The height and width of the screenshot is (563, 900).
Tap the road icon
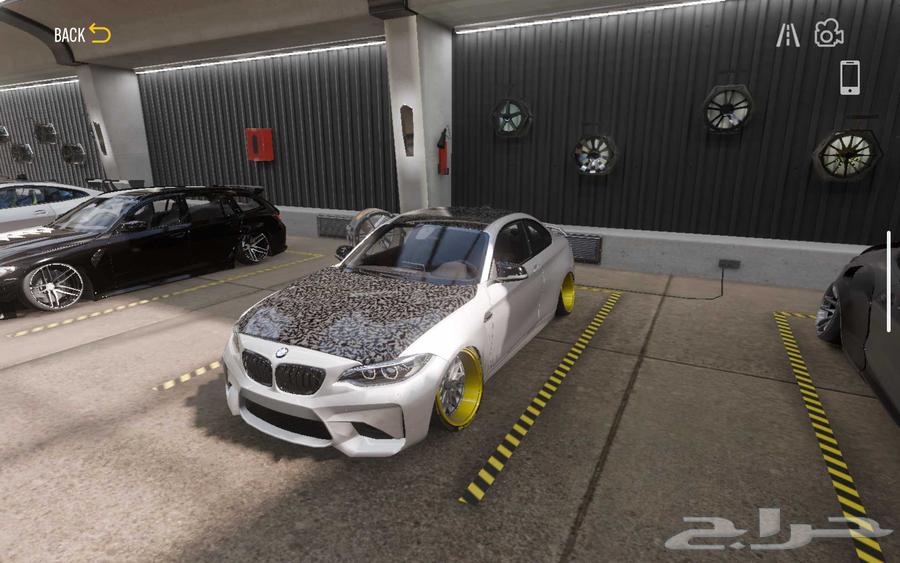click(788, 35)
